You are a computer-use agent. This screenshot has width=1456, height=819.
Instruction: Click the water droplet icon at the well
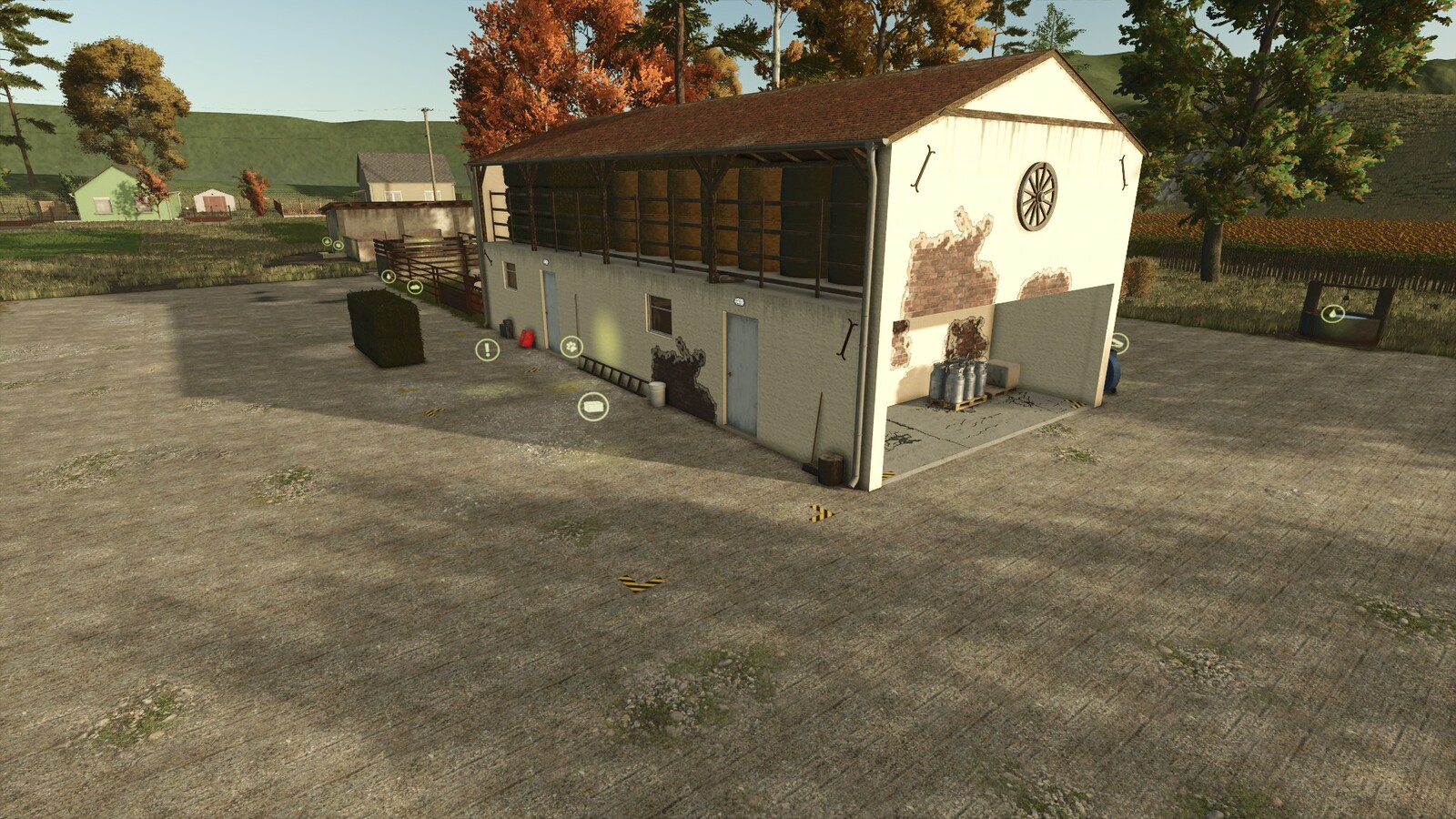[1332, 314]
